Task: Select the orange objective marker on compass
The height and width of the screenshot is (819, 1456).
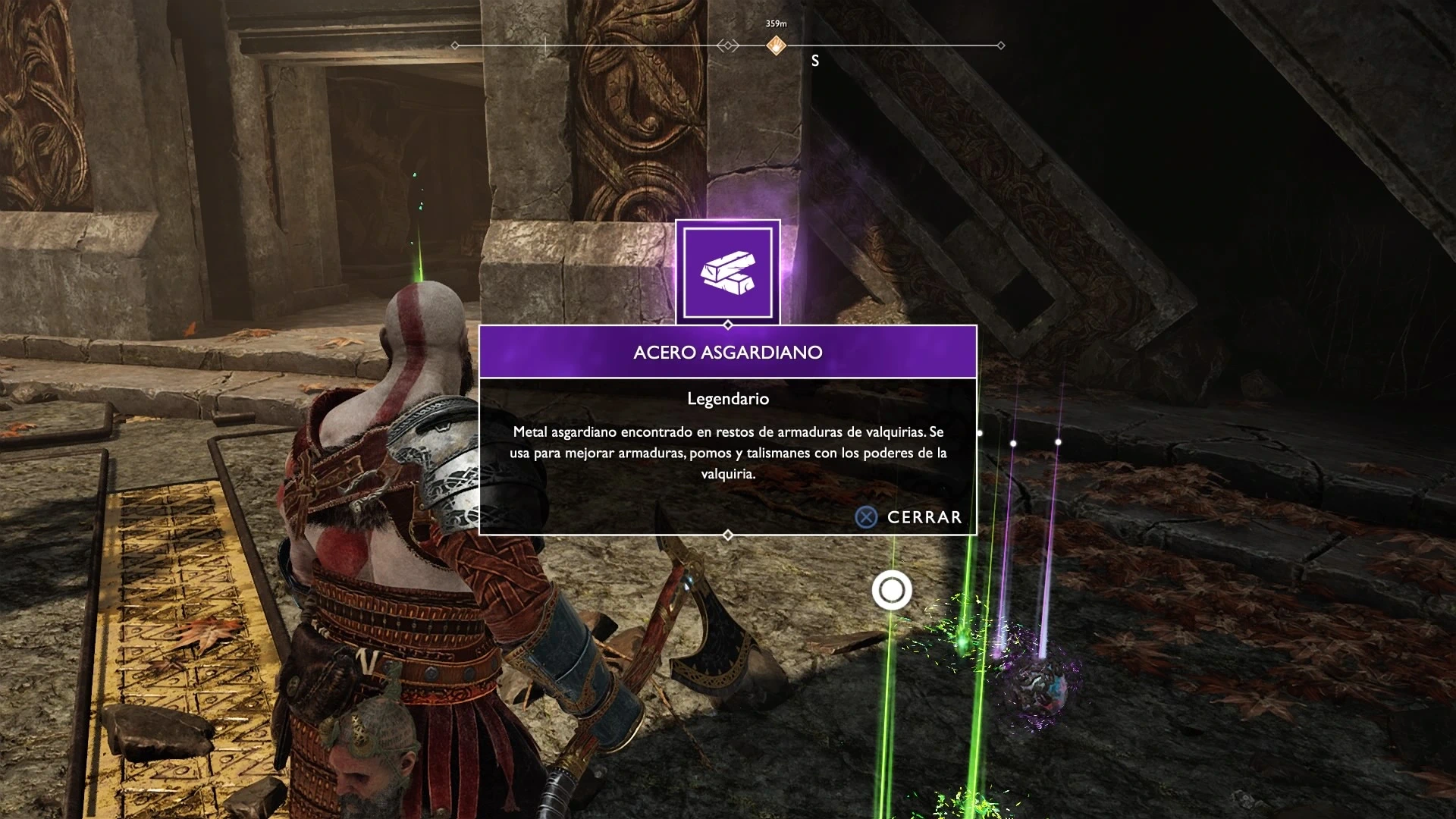Action: point(776,45)
